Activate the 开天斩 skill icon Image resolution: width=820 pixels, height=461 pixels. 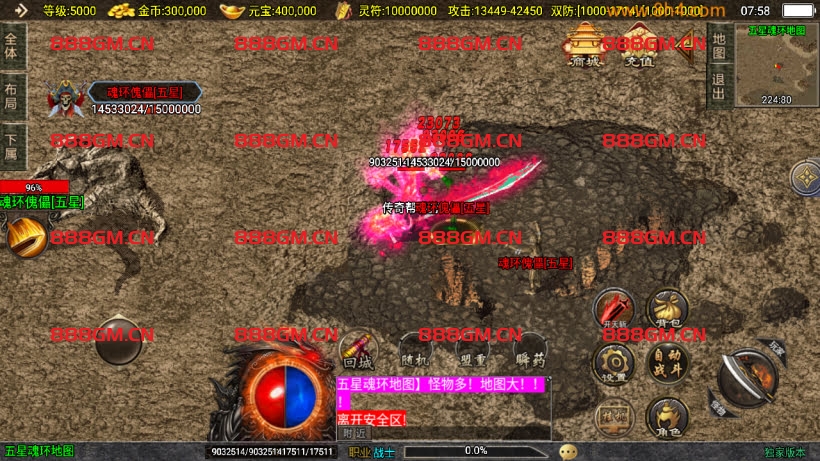(x=614, y=309)
